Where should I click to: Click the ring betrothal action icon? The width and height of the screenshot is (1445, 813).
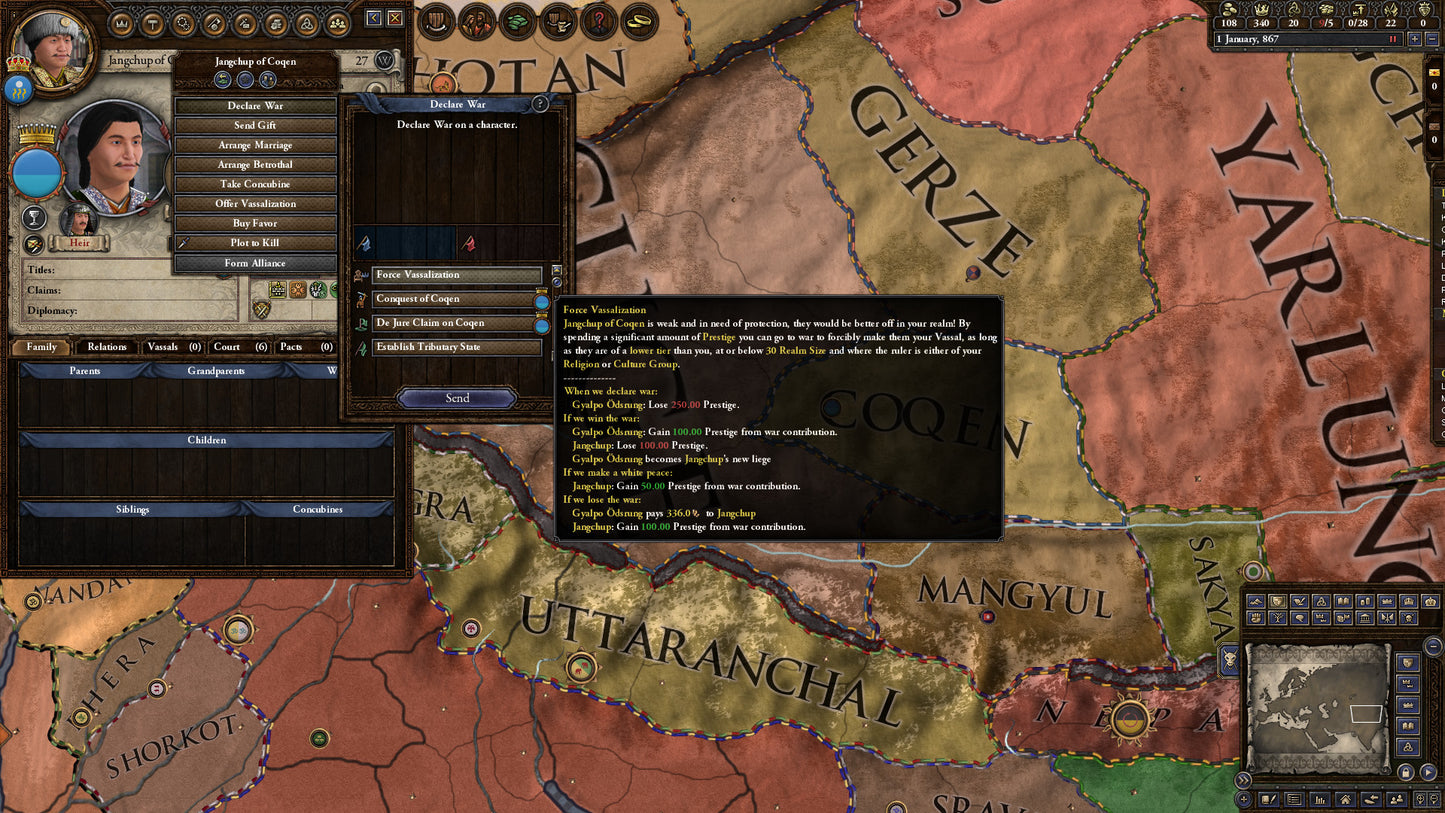(255, 164)
